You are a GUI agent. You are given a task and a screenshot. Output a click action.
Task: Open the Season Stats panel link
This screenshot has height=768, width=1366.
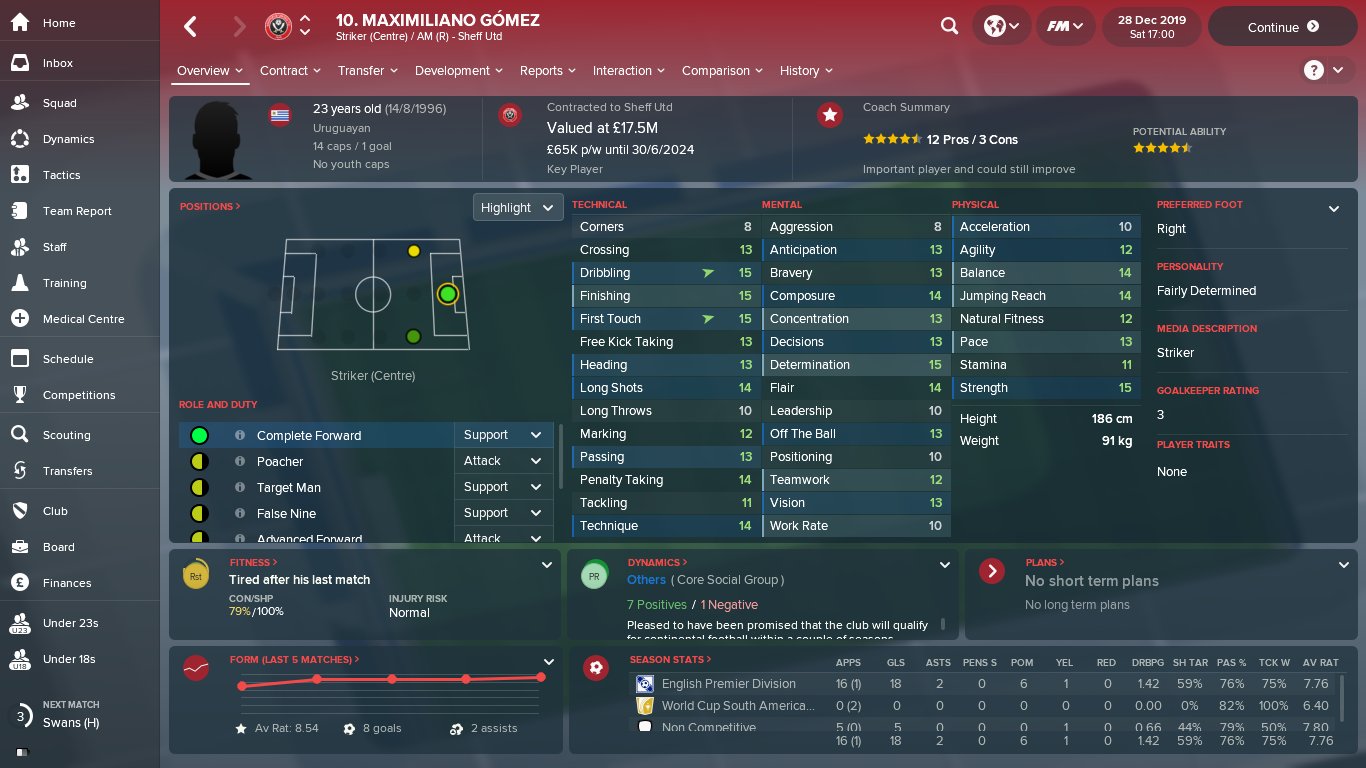click(670, 660)
